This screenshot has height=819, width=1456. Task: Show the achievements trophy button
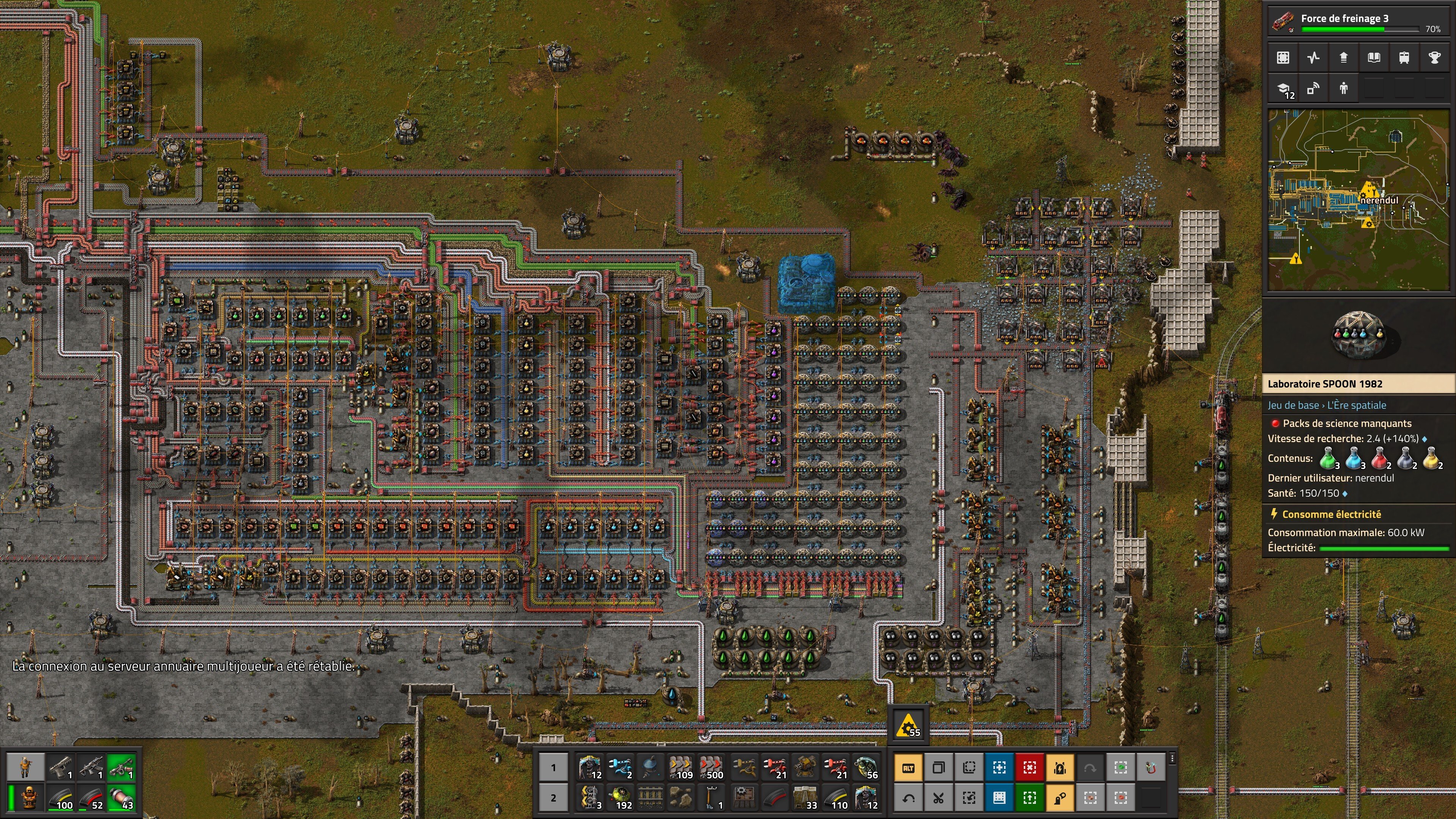coord(1434,58)
